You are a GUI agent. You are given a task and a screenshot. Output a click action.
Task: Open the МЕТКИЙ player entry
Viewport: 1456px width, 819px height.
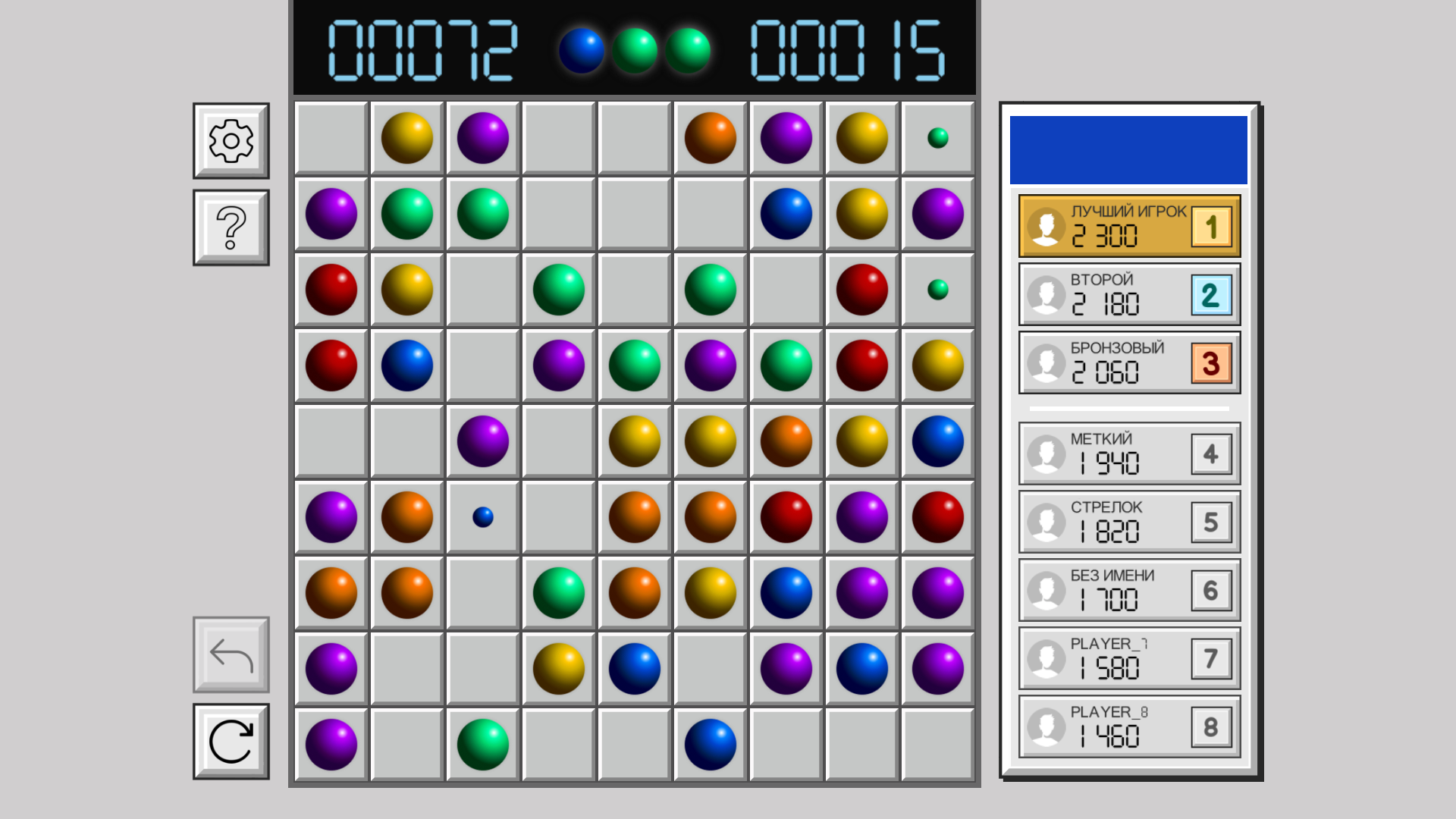[1128, 453]
